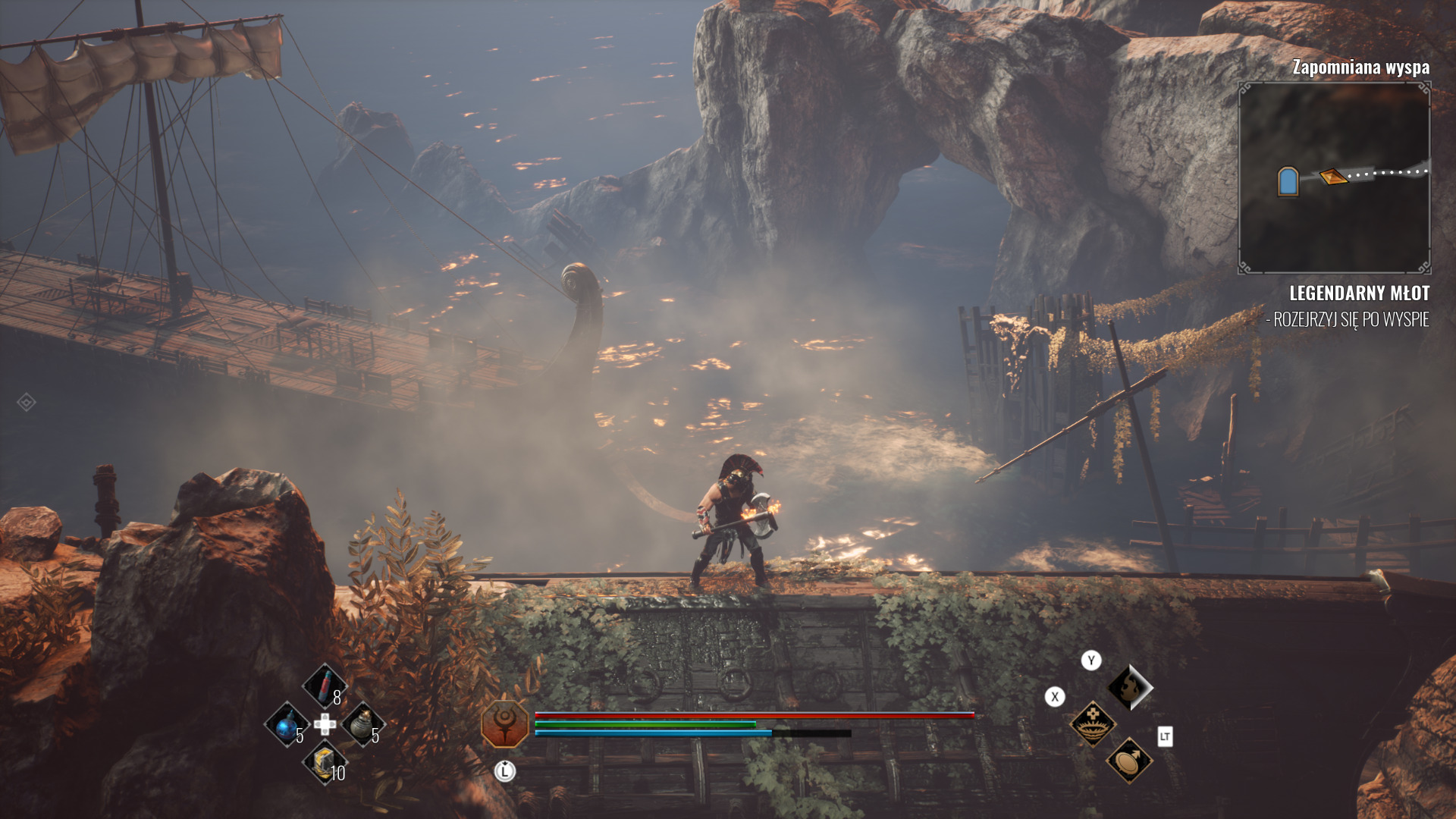Viewport: 1456px width, 819px height.
Task: Open the Legendarny Młot quest tracker
Action: point(1358,293)
